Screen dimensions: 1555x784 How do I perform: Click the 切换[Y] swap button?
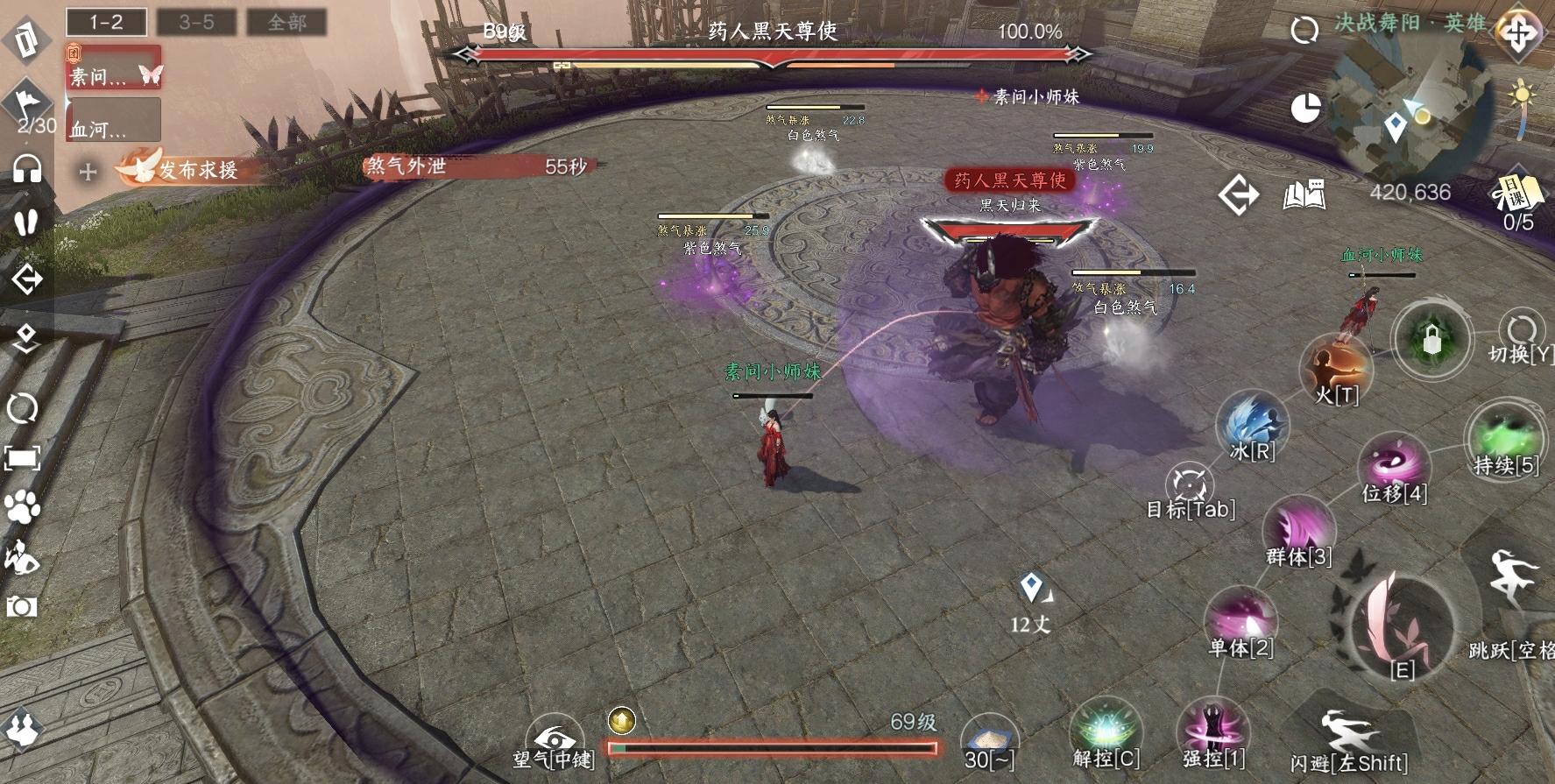click(1521, 333)
